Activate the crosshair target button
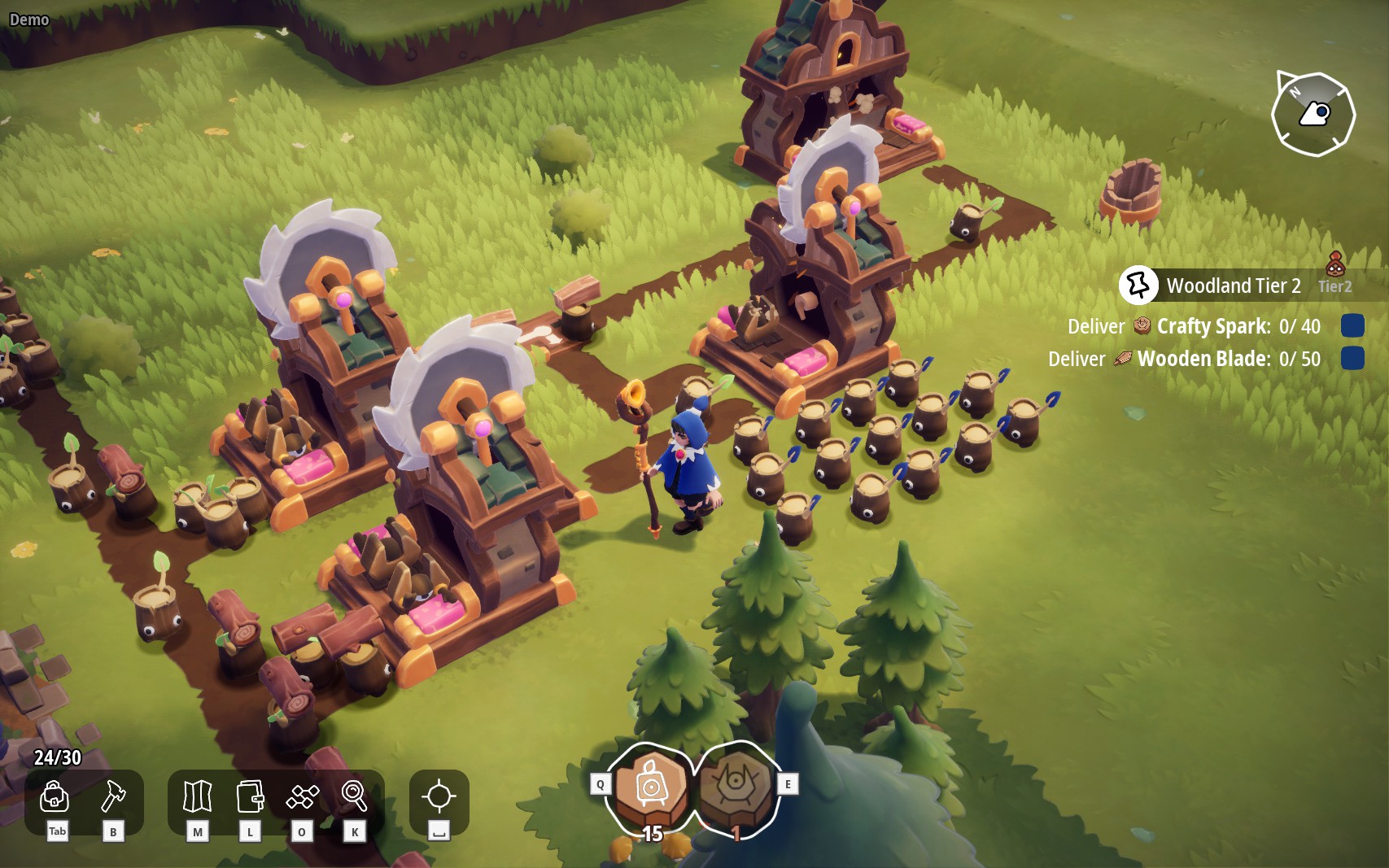The height and width of the screenshot is (868, 1389). click(x=439, y=797)
